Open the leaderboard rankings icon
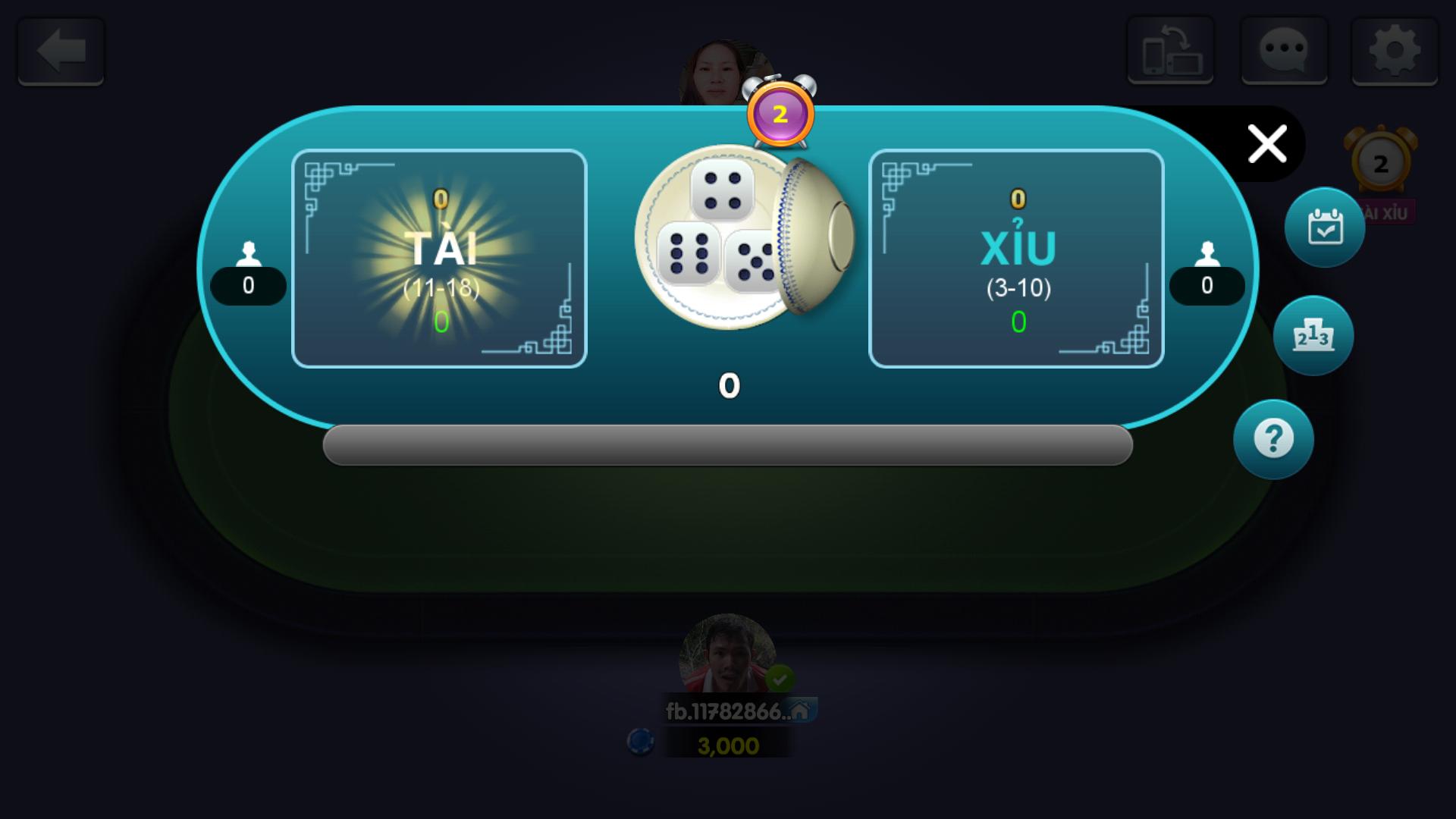Viewport: 1456px width, 819px height. tap(1315, 335)
